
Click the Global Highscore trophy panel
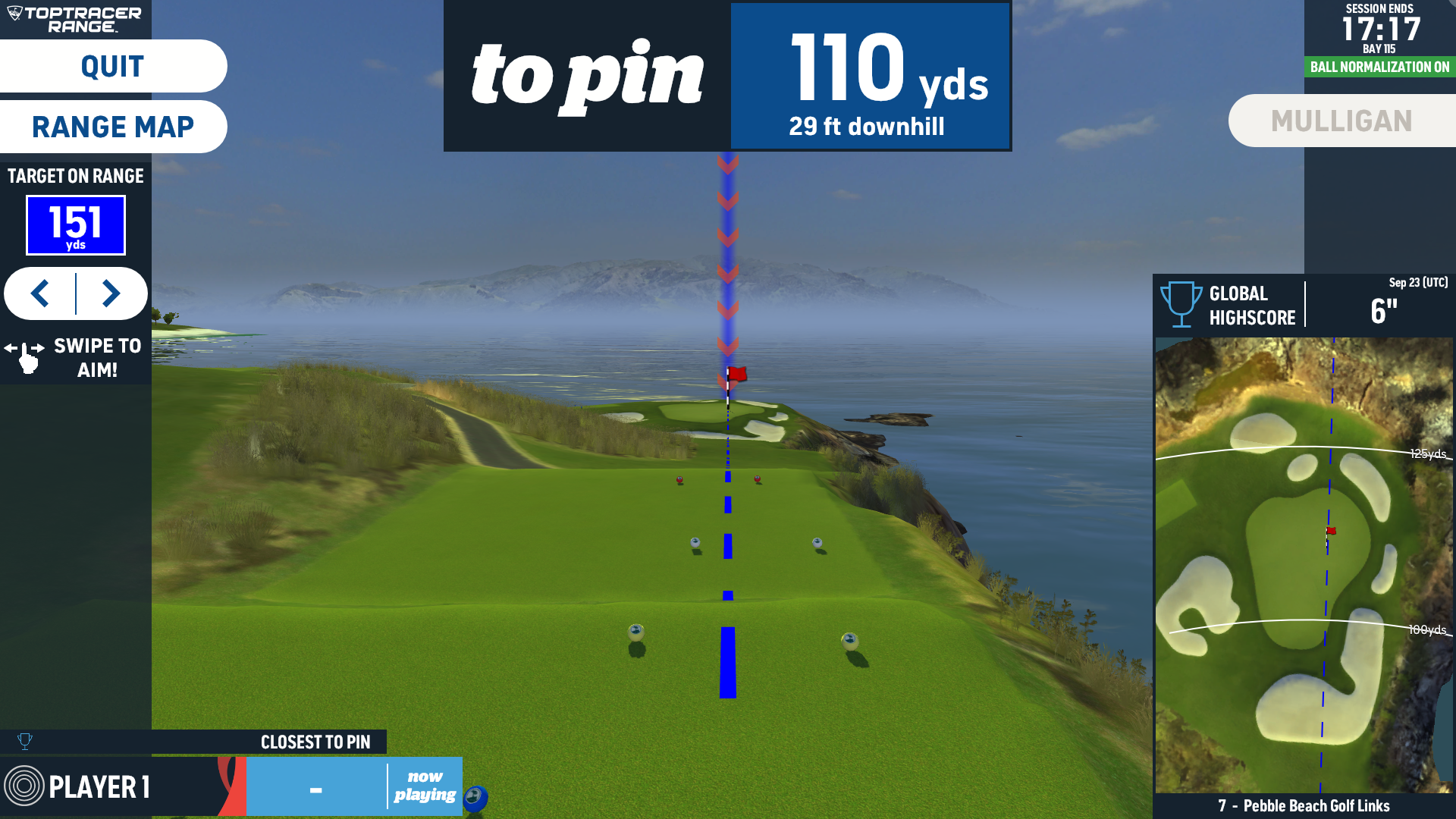pyautogui.click(x=1303, y=305)
